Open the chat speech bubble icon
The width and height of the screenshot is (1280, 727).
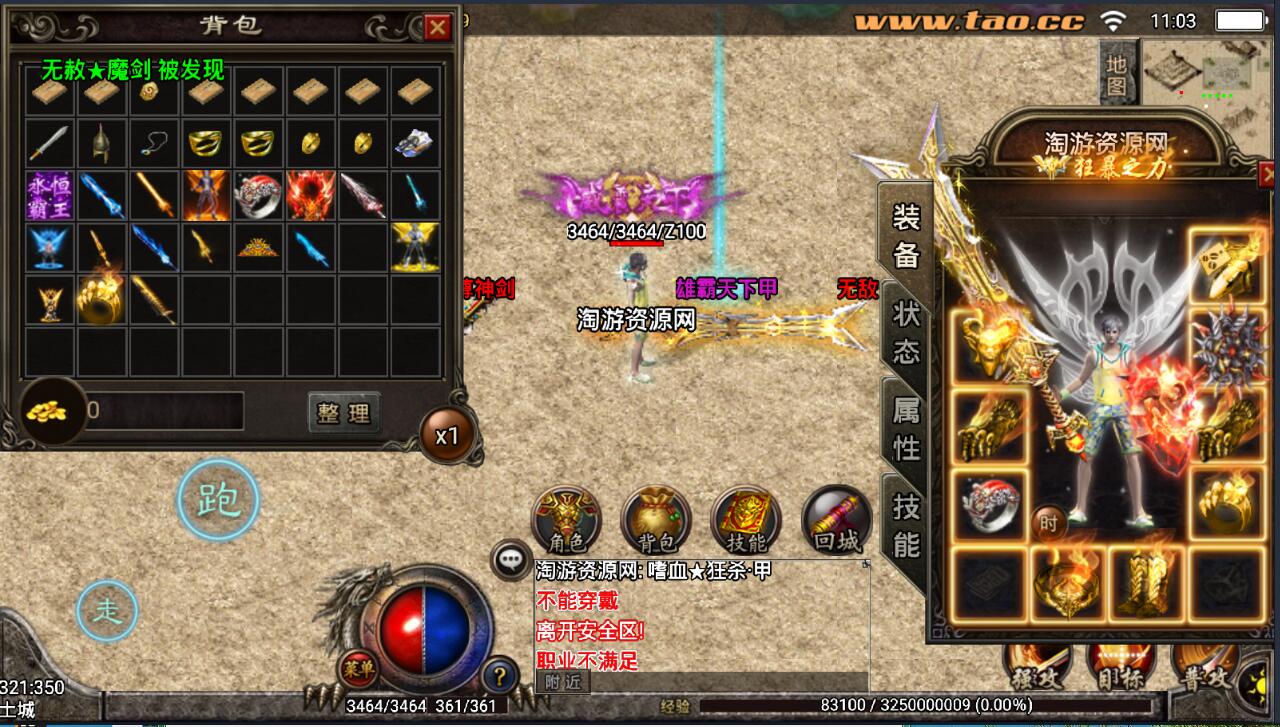[x=512, y=560]
